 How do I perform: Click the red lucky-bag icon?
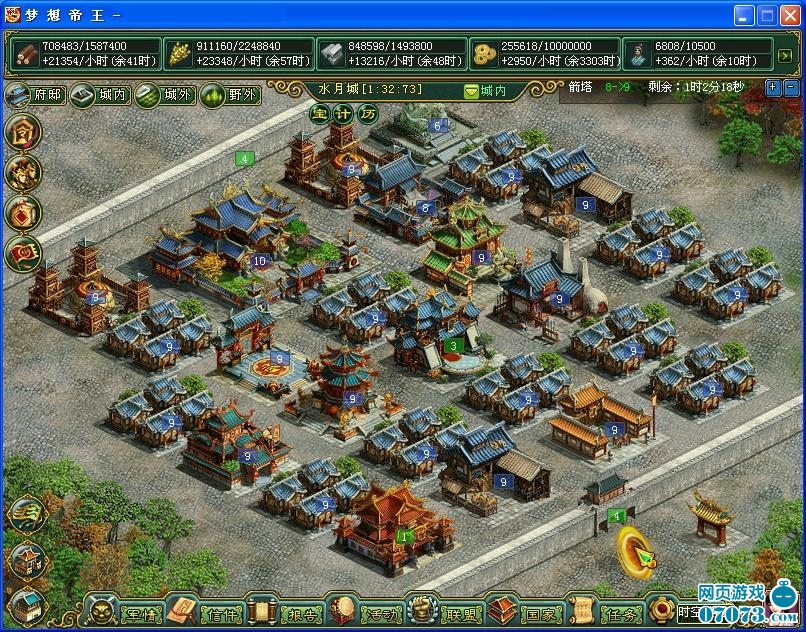point(23,214)
